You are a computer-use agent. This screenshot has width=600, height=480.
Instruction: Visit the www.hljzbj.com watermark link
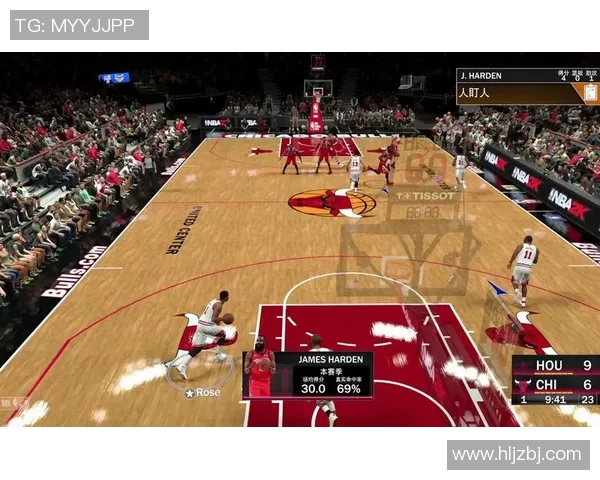516,455
